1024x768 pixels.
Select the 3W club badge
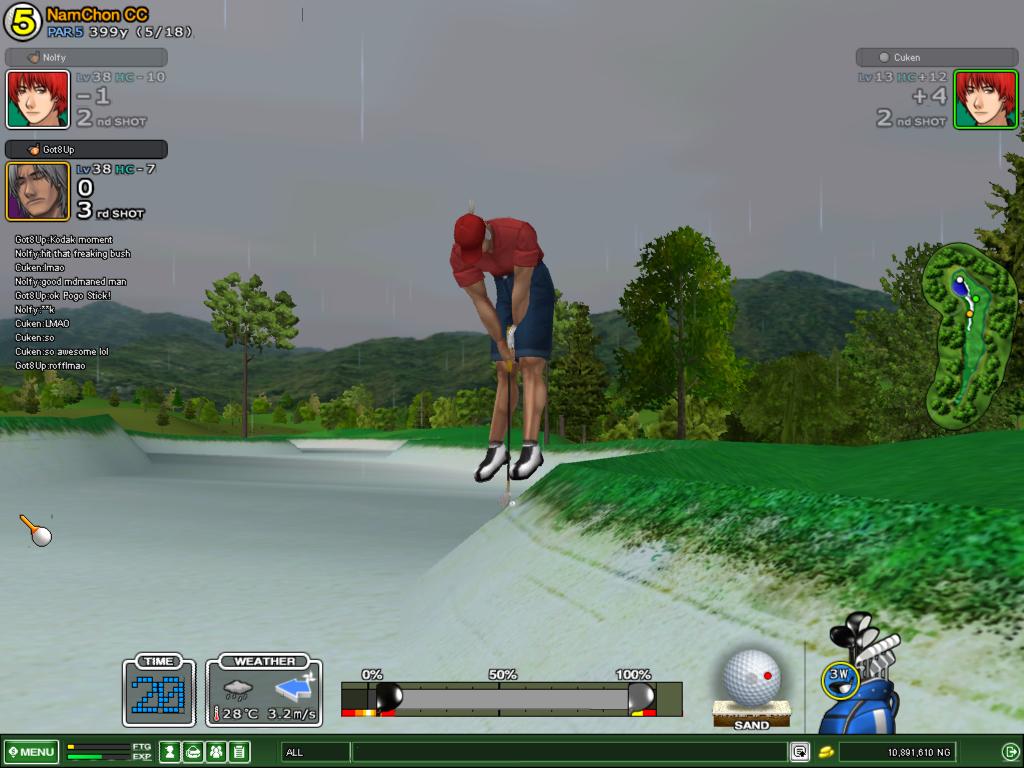tap(840, 677)
